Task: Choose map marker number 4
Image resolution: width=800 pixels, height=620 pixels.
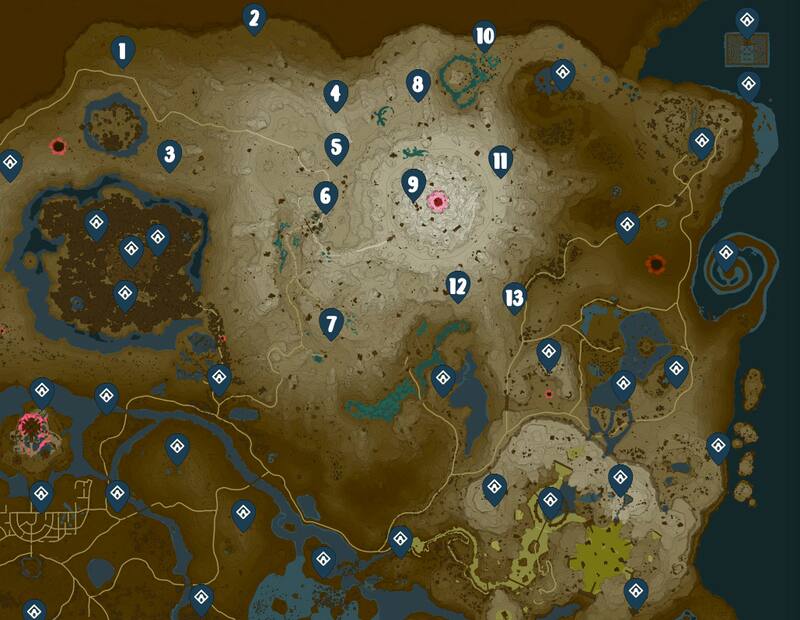Action: click(x=336, y=95)
